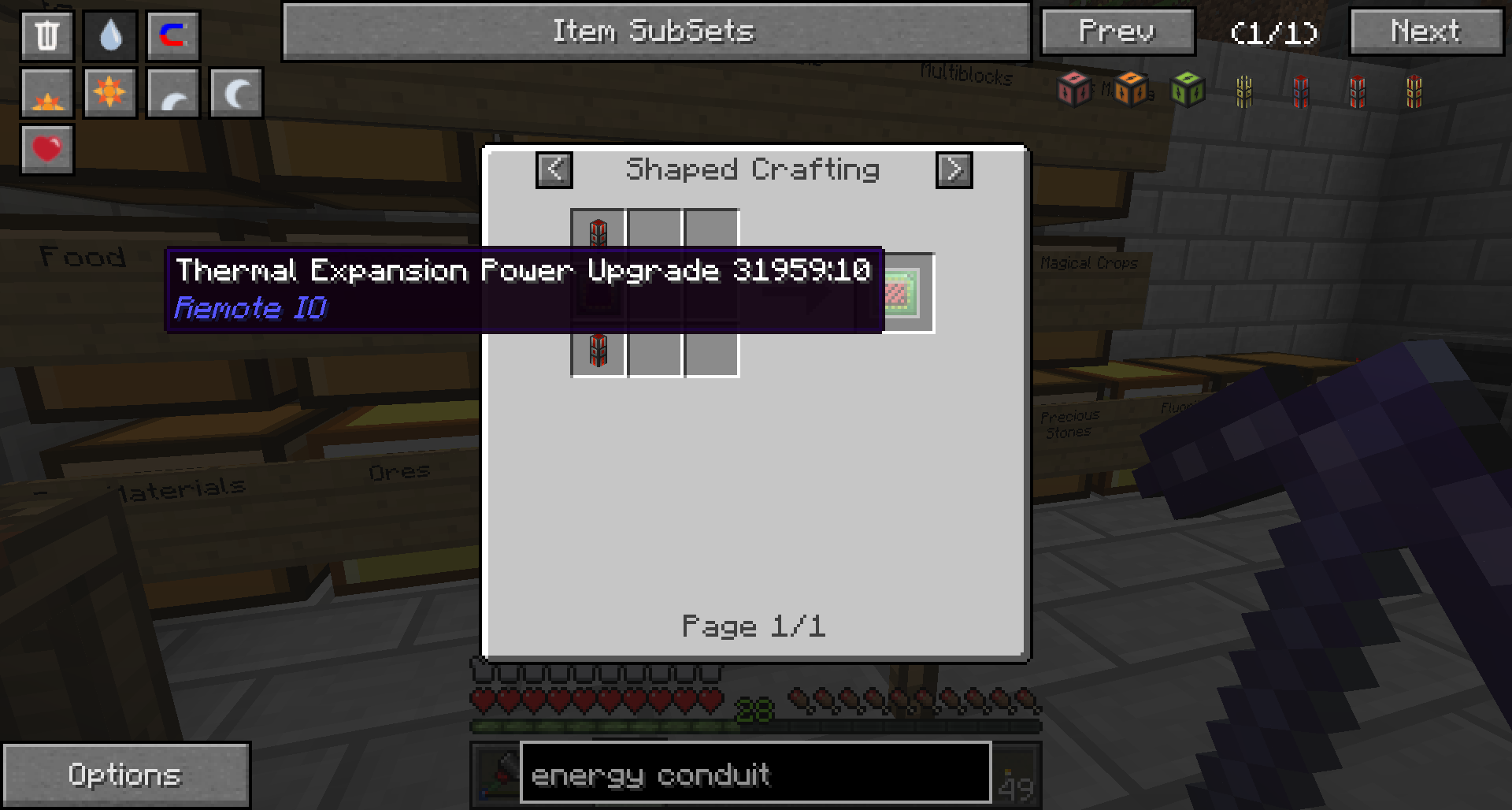The height and width of the screenshot is (810, 1512).
Task: Go to the Prev item page
Action: (x=1117, y=32)
